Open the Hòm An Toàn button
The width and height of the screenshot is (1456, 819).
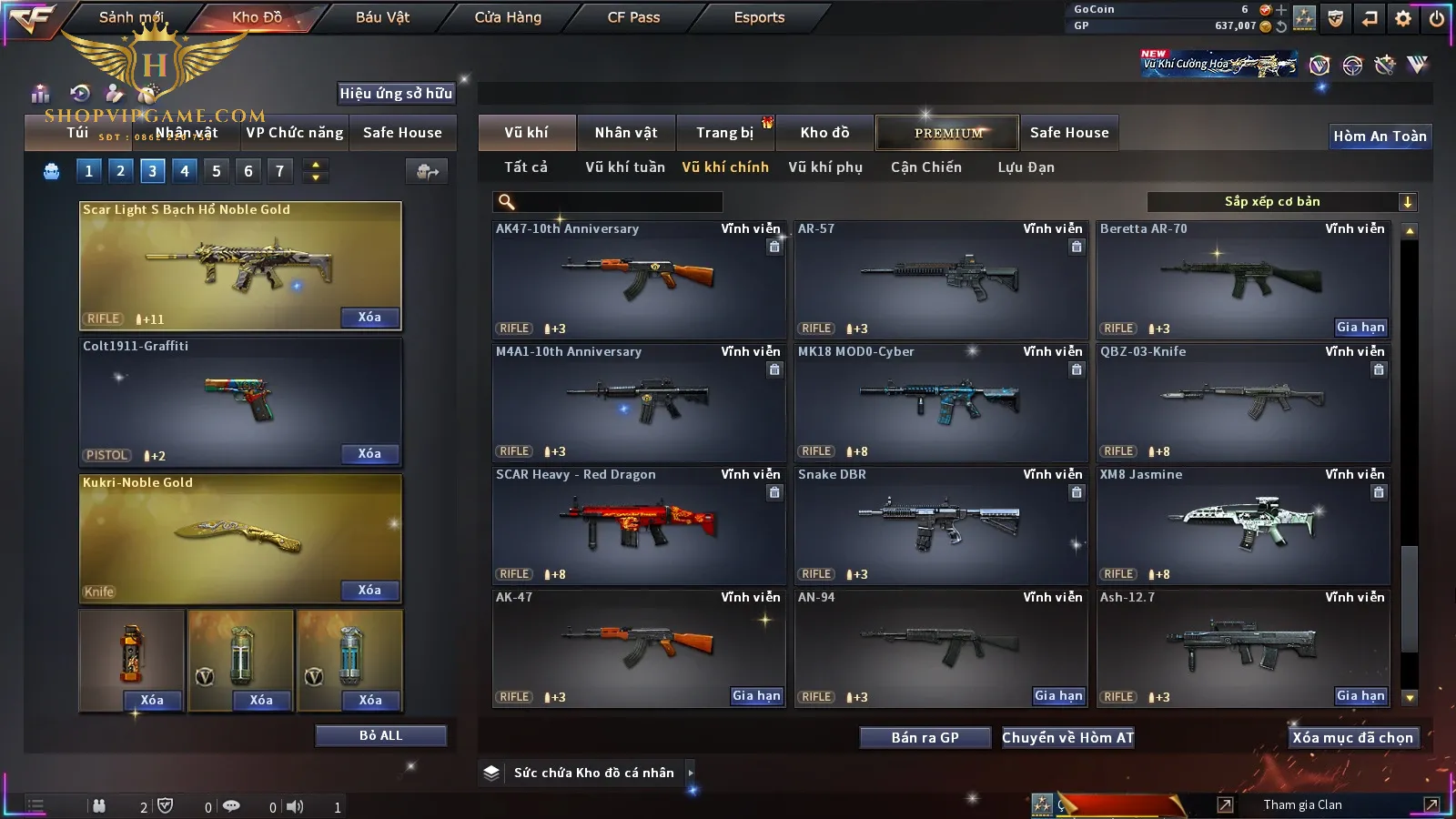click(1380, 136)
